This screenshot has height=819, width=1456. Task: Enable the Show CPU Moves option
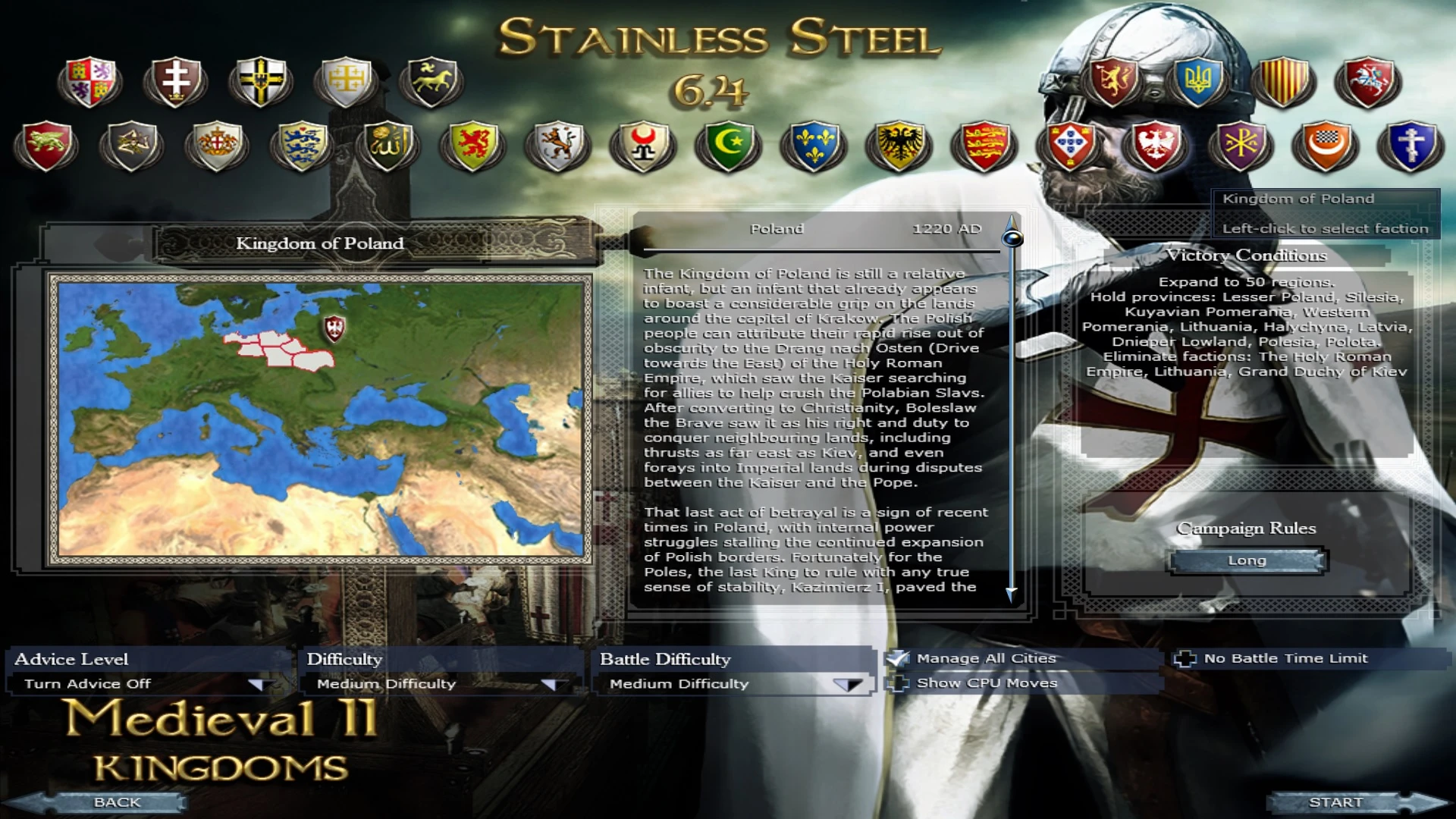898,682
